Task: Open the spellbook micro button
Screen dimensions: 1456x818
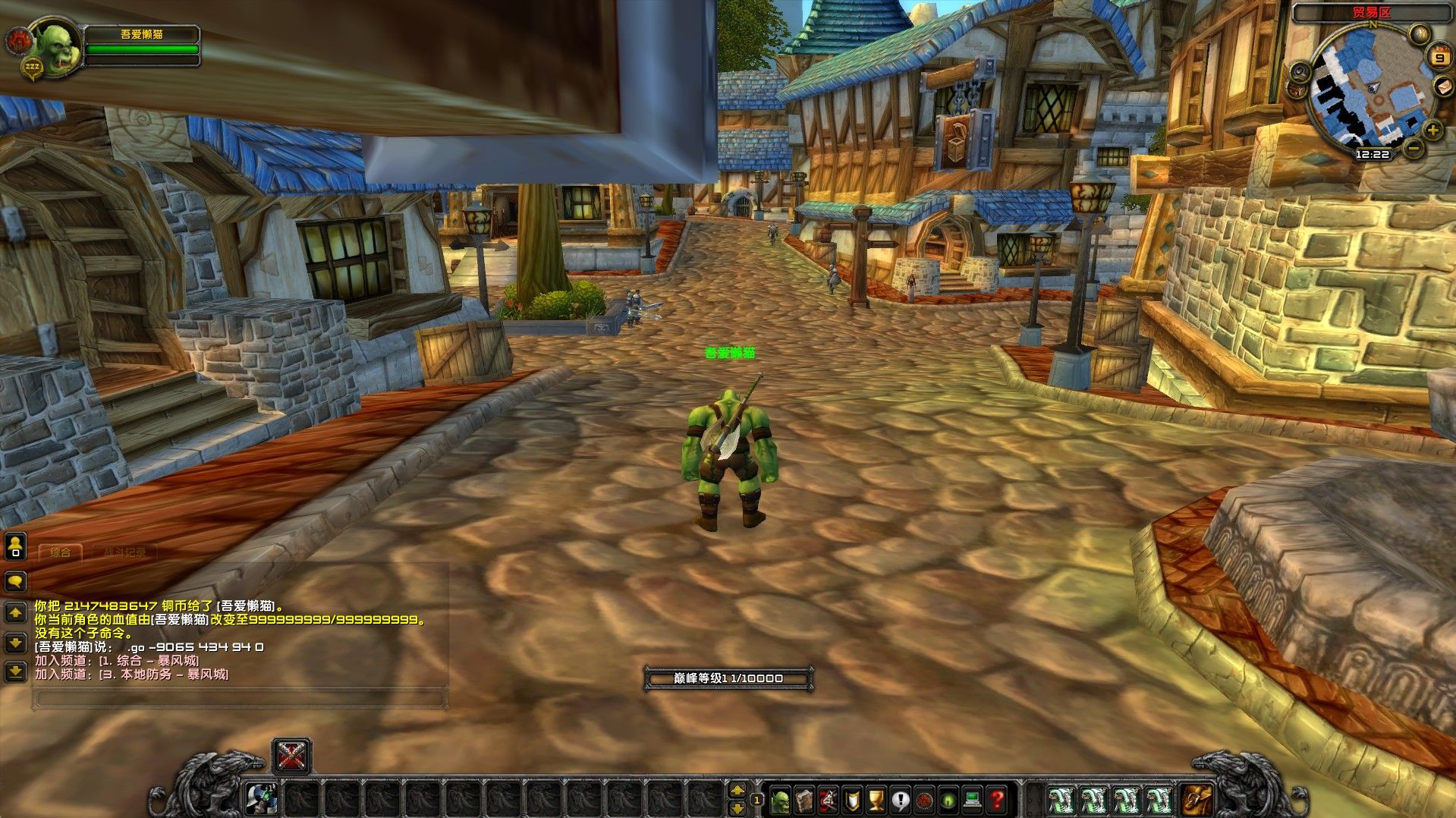Action: (804, 800)
